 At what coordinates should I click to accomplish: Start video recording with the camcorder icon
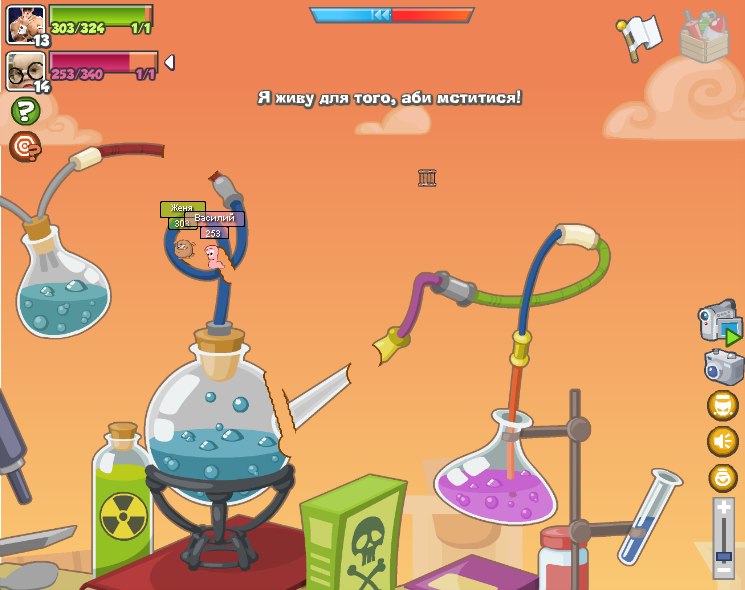point(719,324)
